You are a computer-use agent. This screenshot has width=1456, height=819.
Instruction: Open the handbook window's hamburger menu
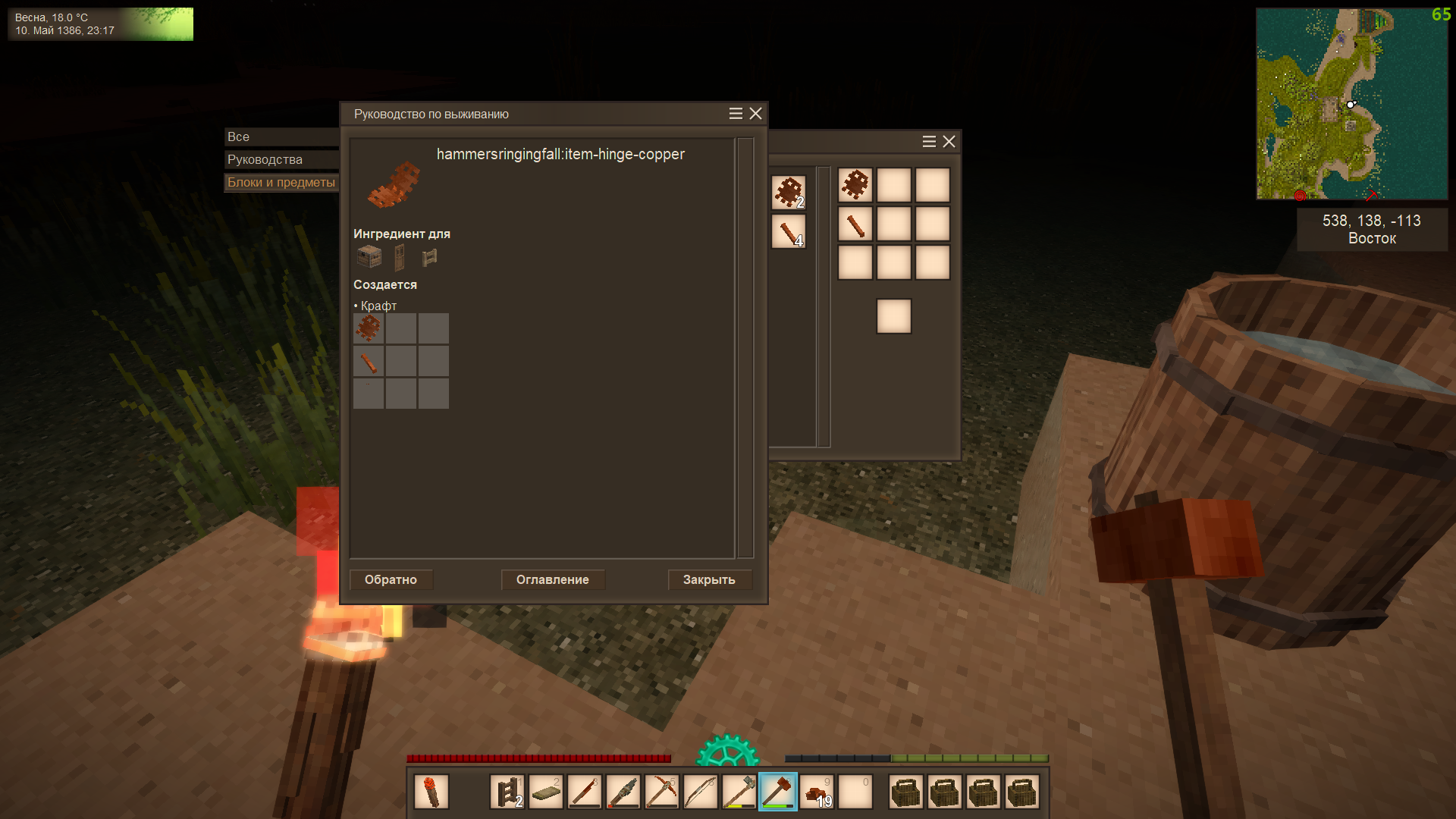click(736, 114)
